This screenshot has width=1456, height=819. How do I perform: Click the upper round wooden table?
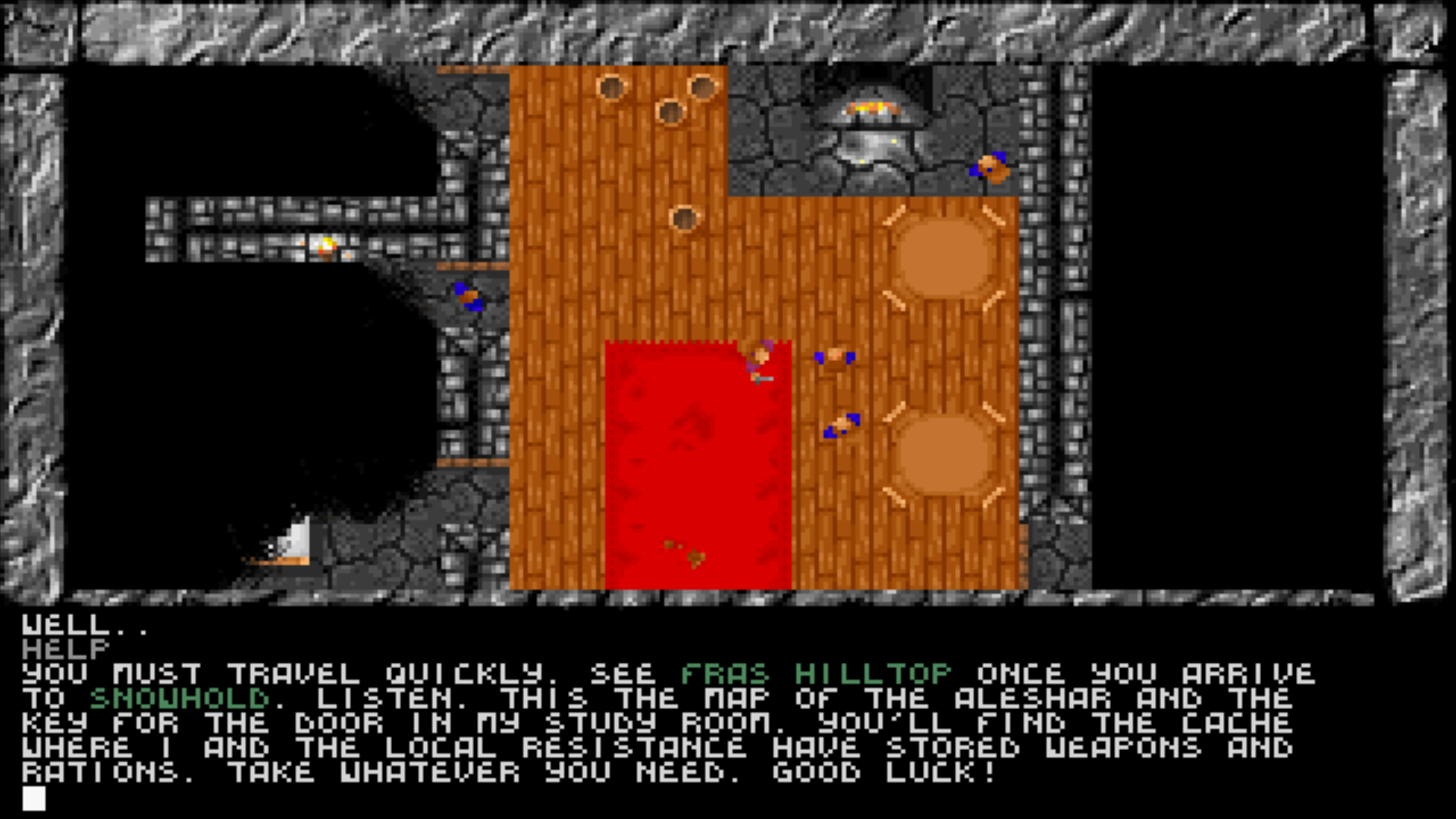coord(944,254)
